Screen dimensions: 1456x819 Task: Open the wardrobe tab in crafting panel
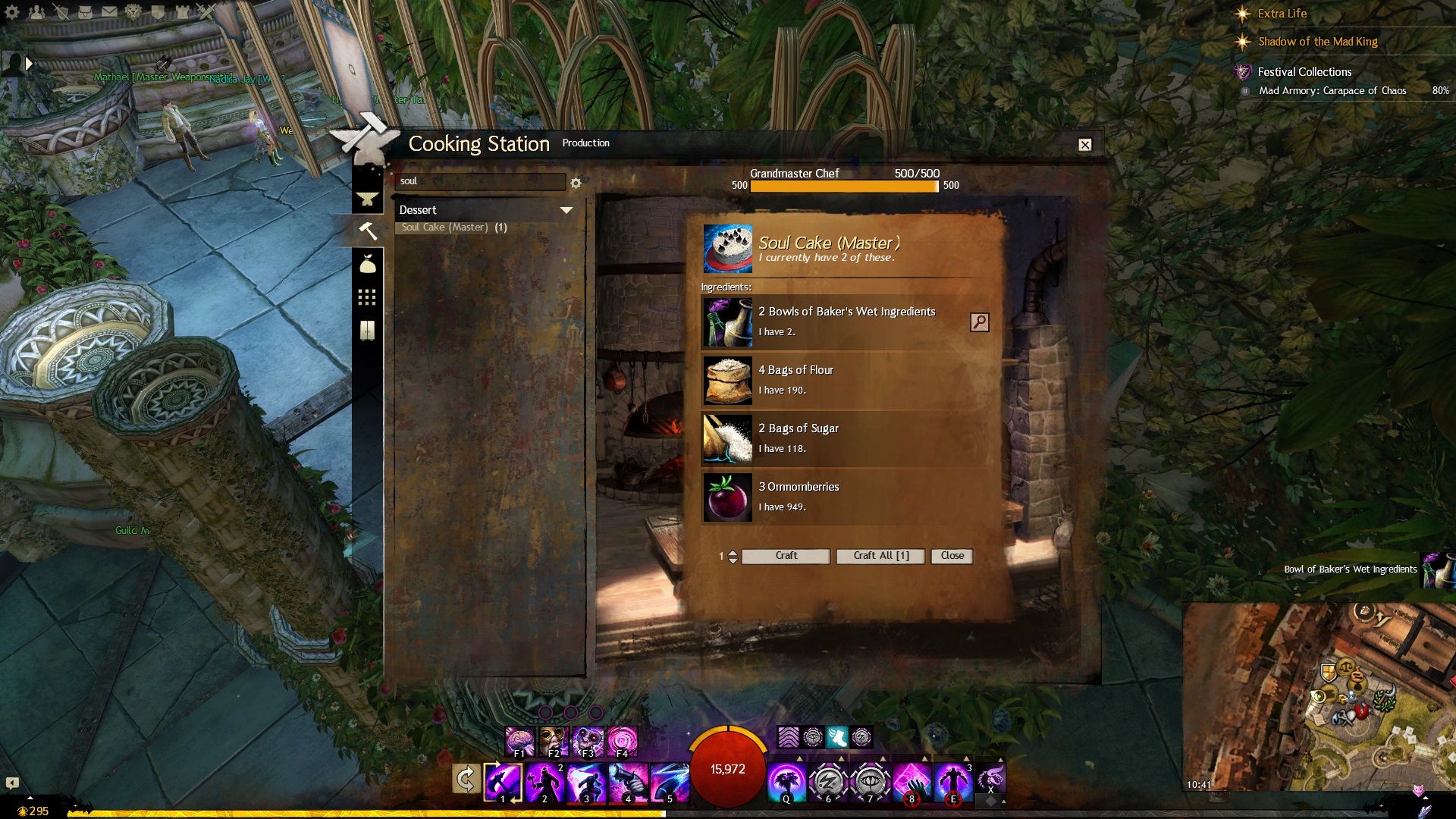click(x=368, y=330)
